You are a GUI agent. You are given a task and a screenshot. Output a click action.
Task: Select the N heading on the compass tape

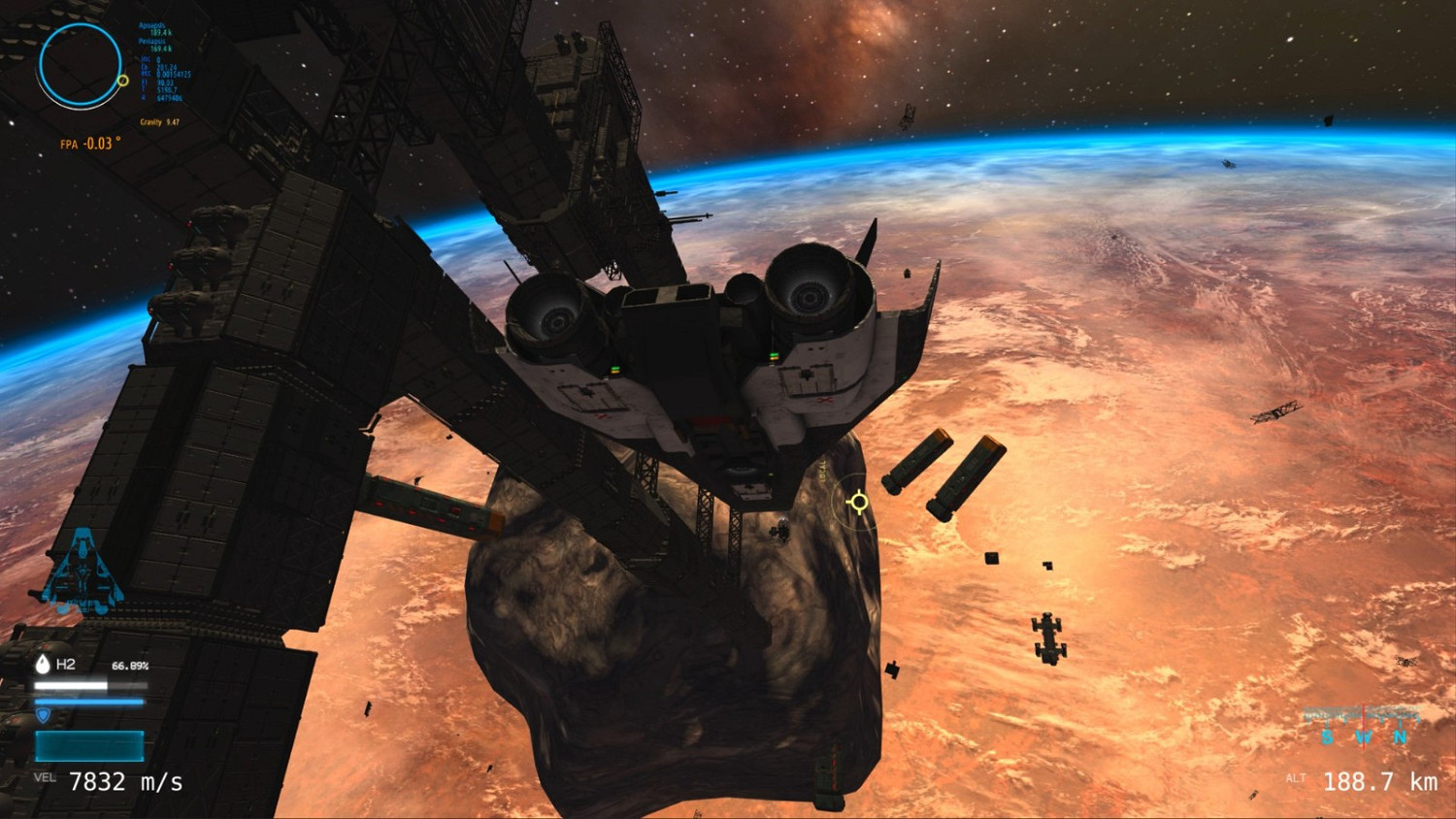(1400, 736)
